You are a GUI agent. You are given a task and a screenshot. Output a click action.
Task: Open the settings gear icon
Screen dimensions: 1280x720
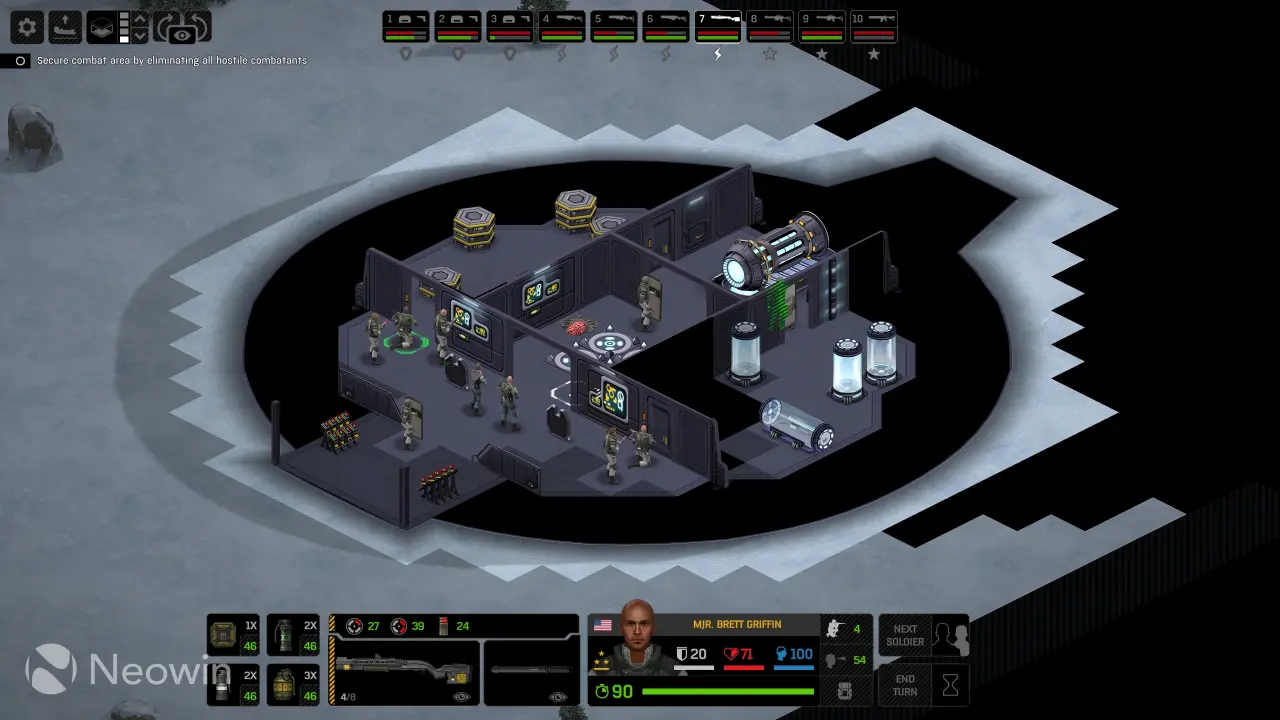click(x=26, y=26)
